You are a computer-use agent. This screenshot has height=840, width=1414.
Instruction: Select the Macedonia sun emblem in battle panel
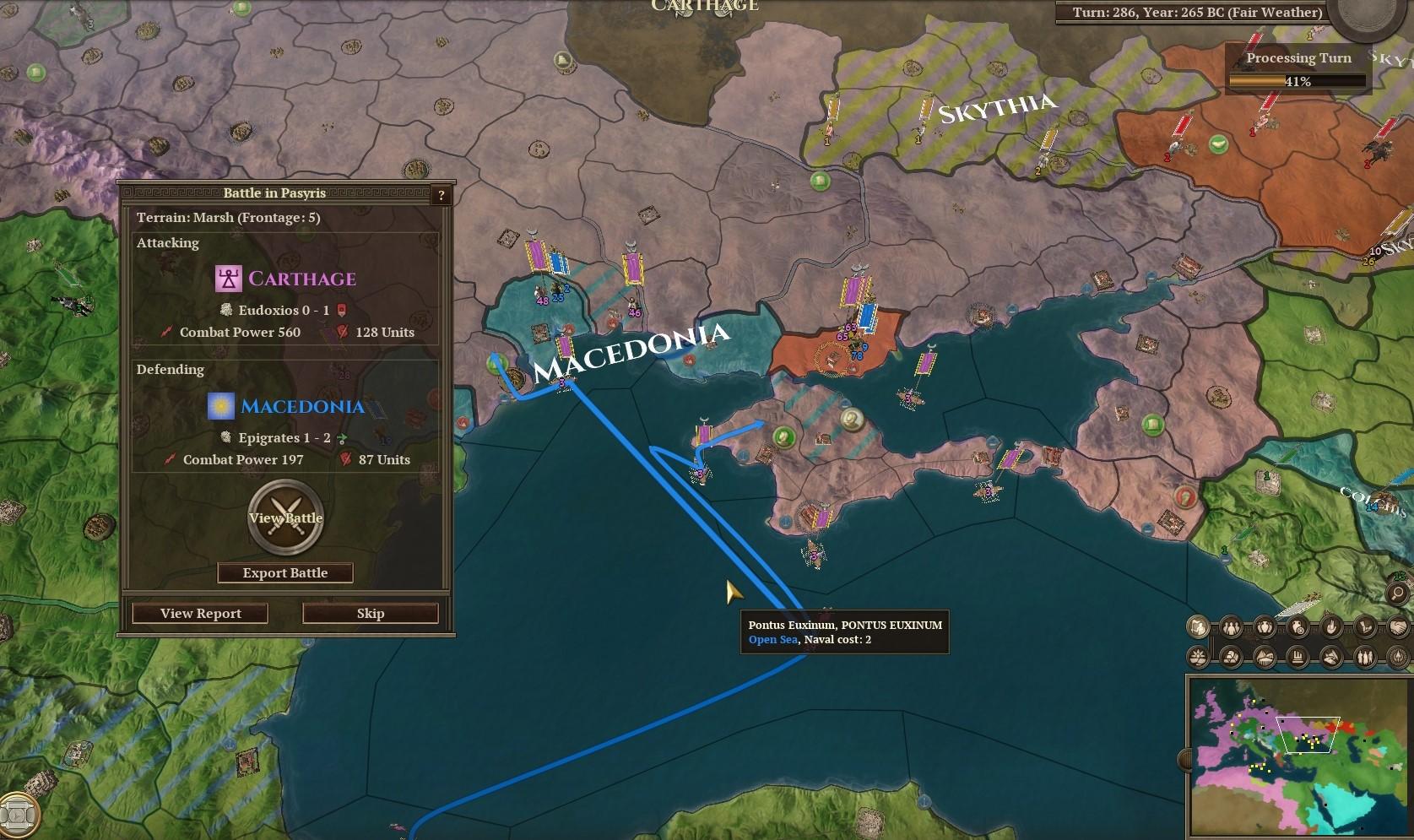point(221,406)
